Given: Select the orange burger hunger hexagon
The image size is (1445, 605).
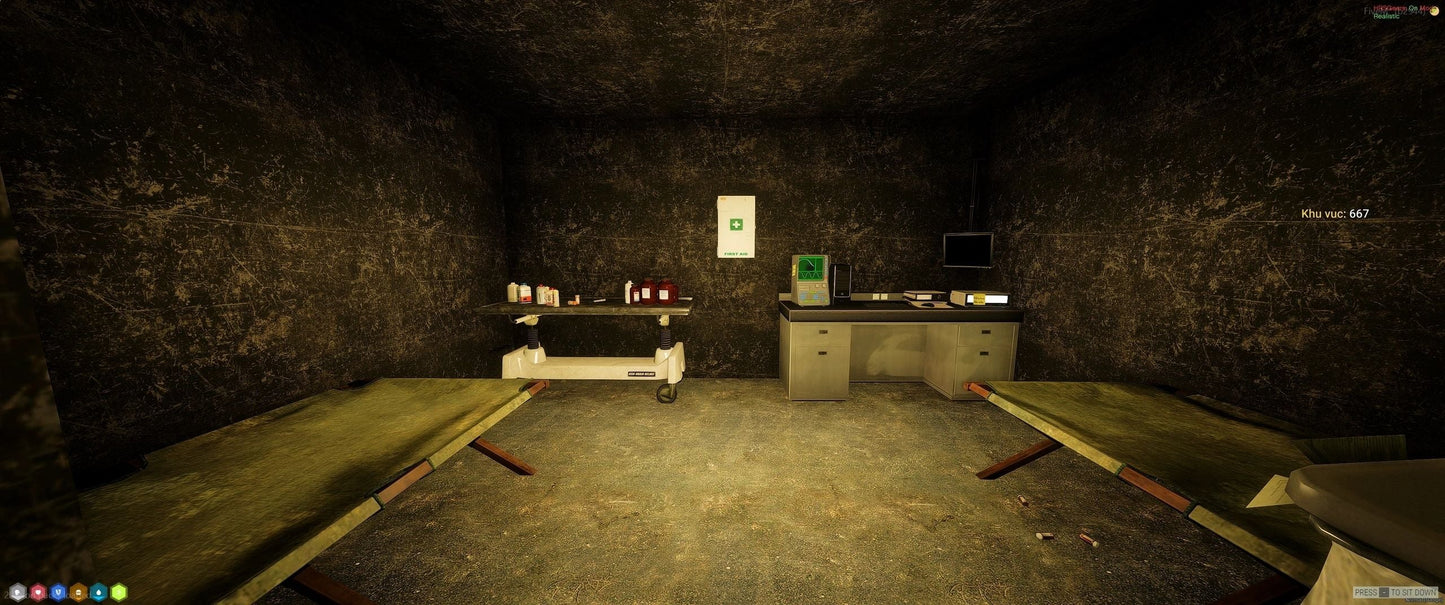Looking at the screenshot, I should (78, 592).
